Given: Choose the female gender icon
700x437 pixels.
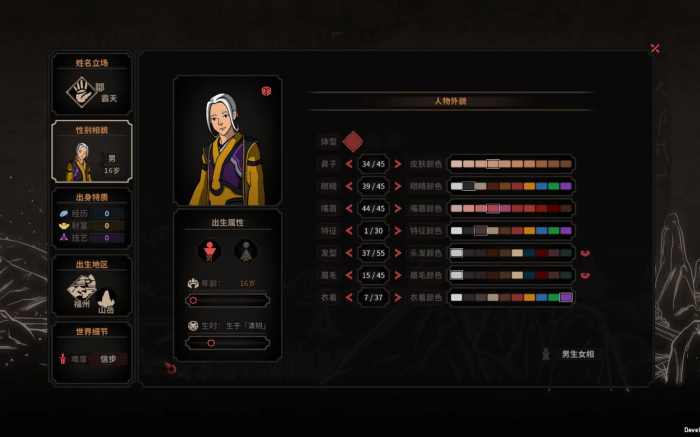Looking at the screenshot, I should pos(246,251).
